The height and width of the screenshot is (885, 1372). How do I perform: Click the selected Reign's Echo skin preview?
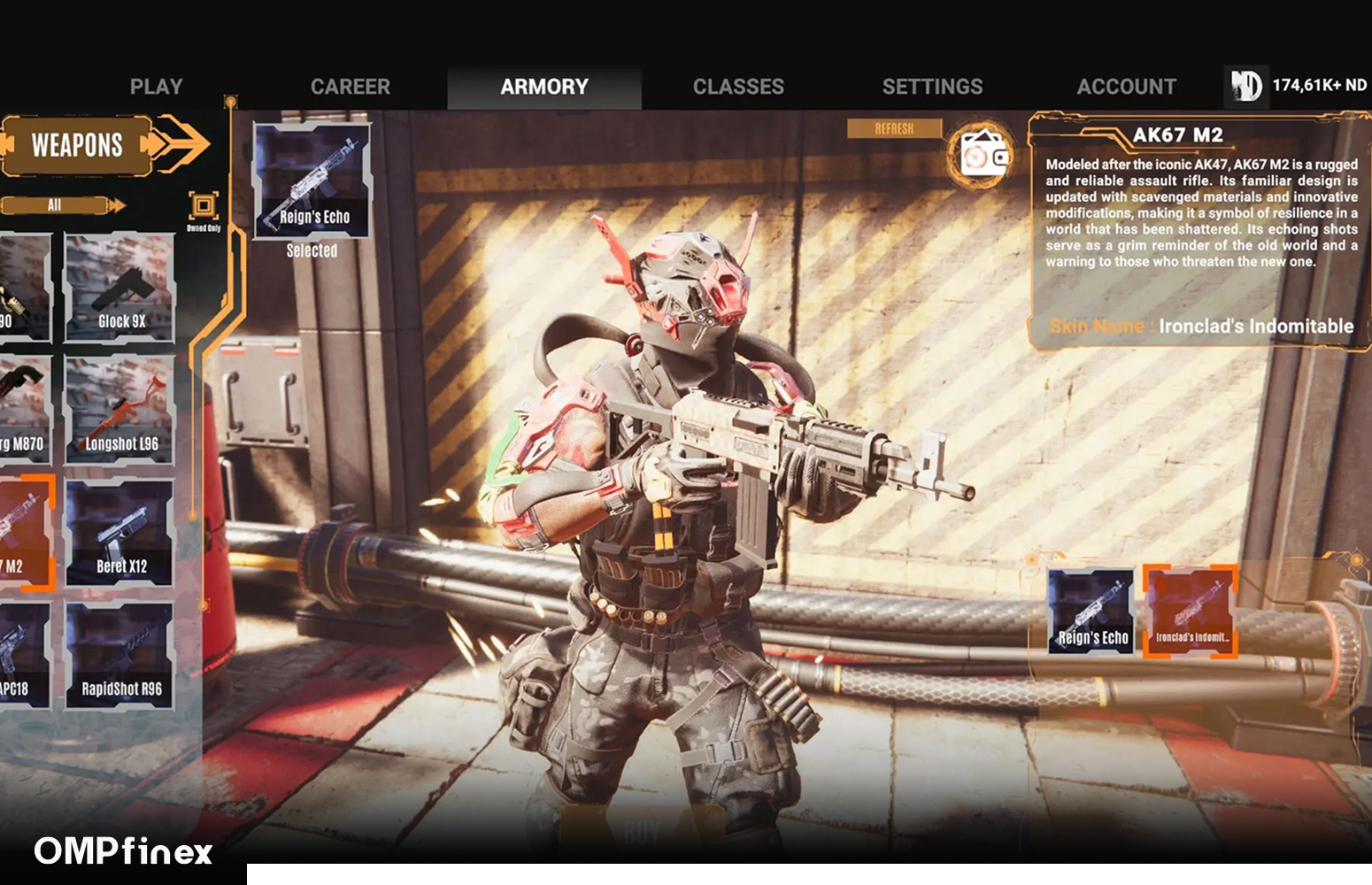312,181
